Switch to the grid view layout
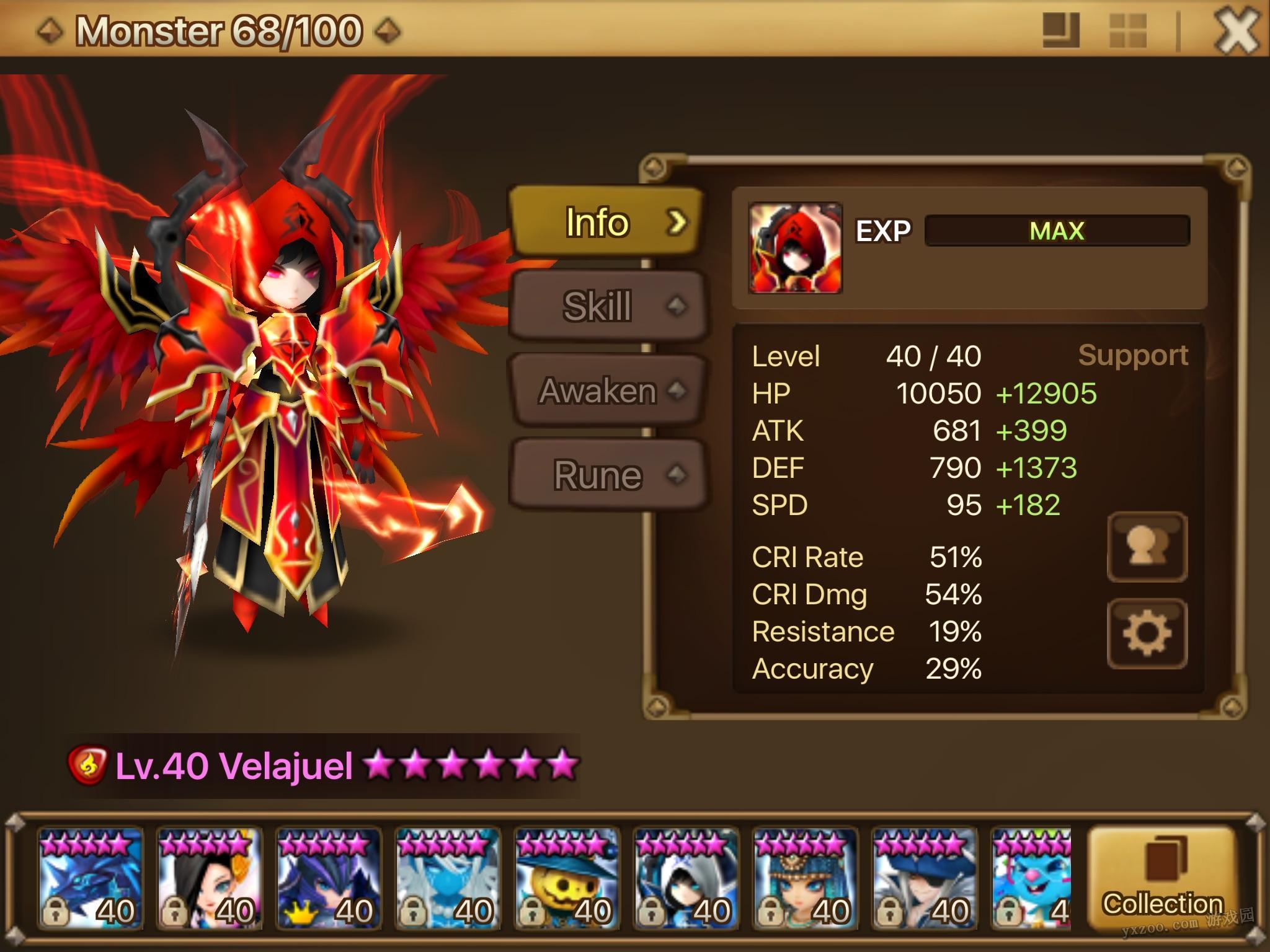 tap(1127, 31)
